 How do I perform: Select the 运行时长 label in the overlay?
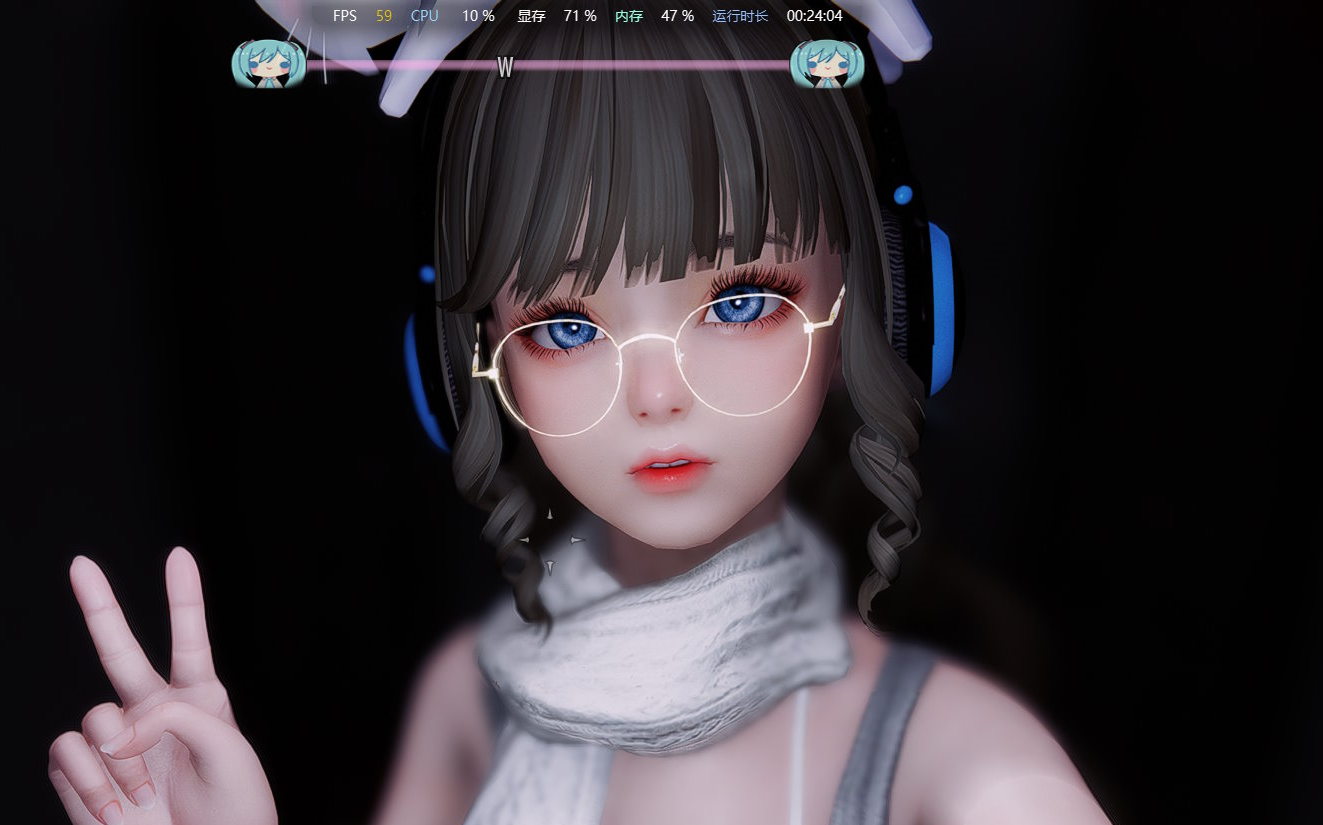click(x=740, y=15)
